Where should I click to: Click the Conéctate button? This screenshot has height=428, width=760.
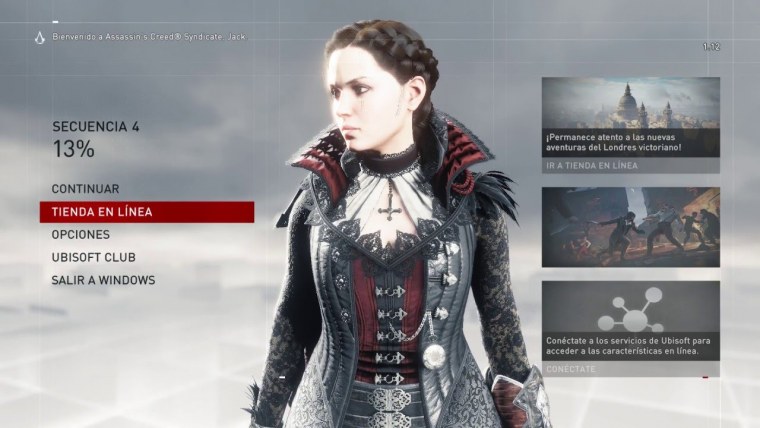point(571,369)
